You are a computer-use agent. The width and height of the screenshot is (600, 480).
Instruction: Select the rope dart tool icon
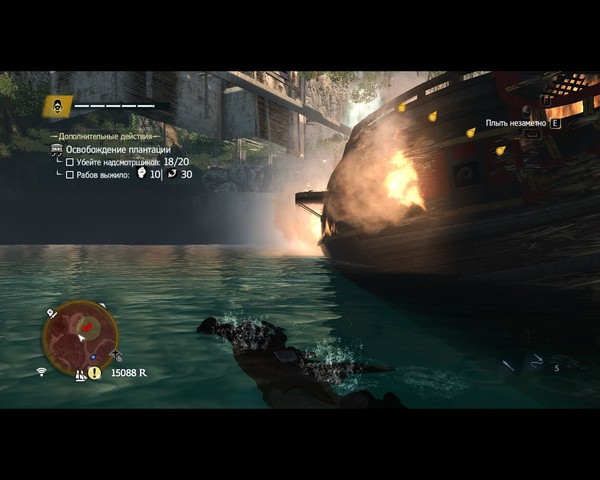[x=537, y=360]
